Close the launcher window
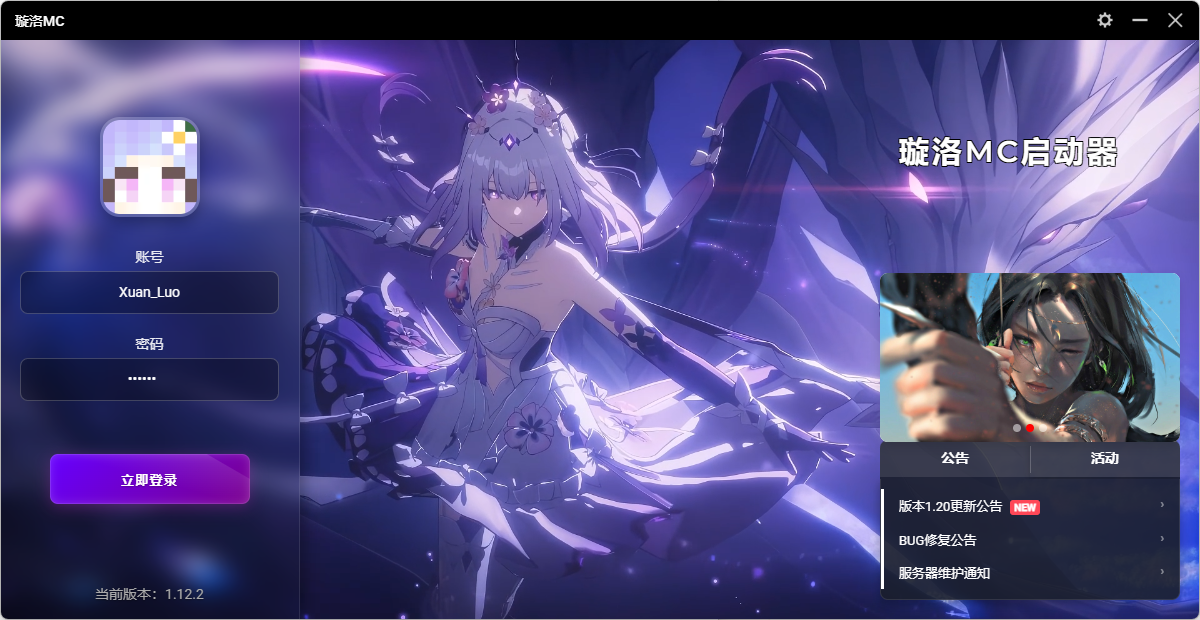The height and width of the screenshot is (620, 1200). [x=1175, y=20]
